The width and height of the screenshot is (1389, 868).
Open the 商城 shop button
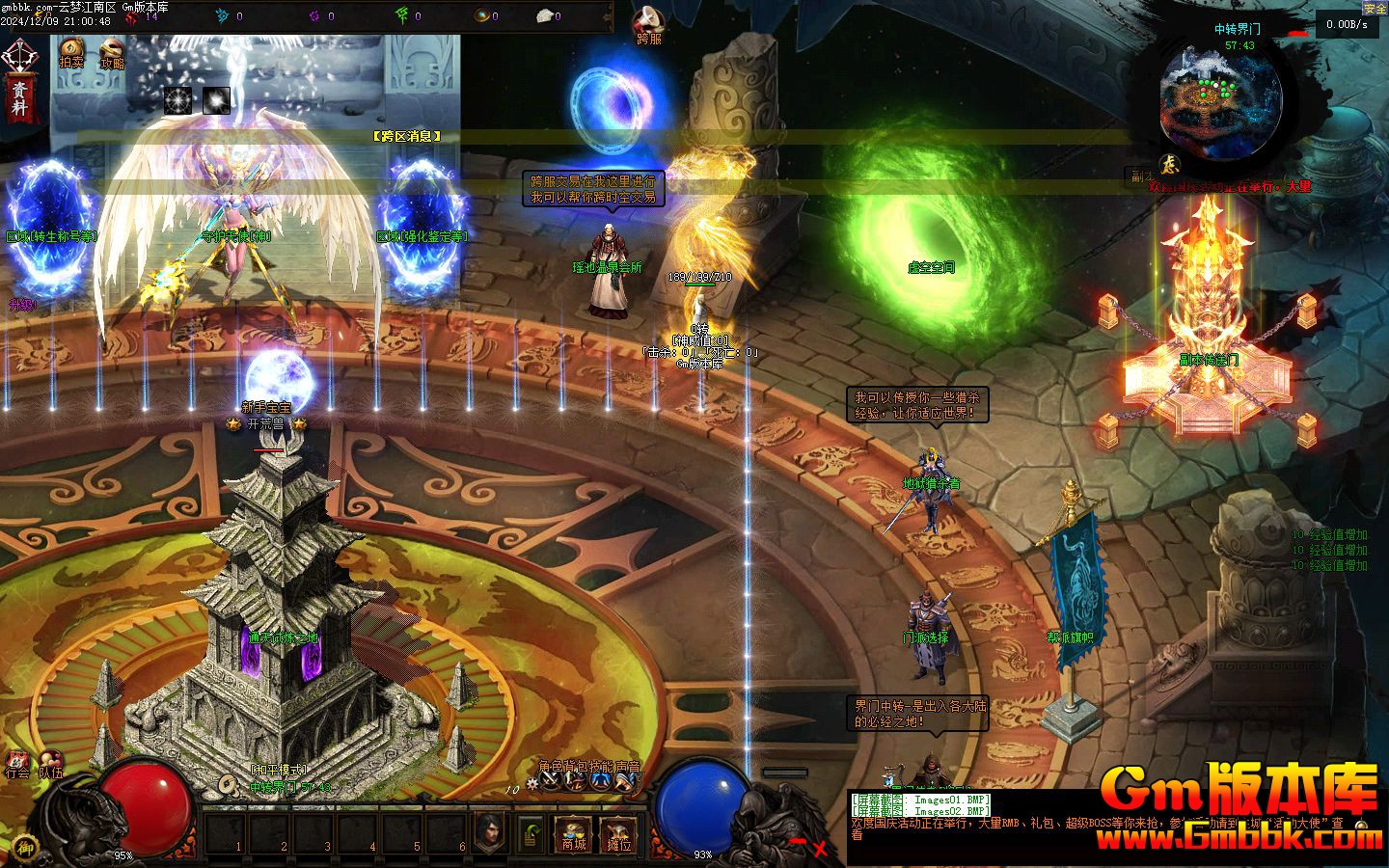pos(574,834)
